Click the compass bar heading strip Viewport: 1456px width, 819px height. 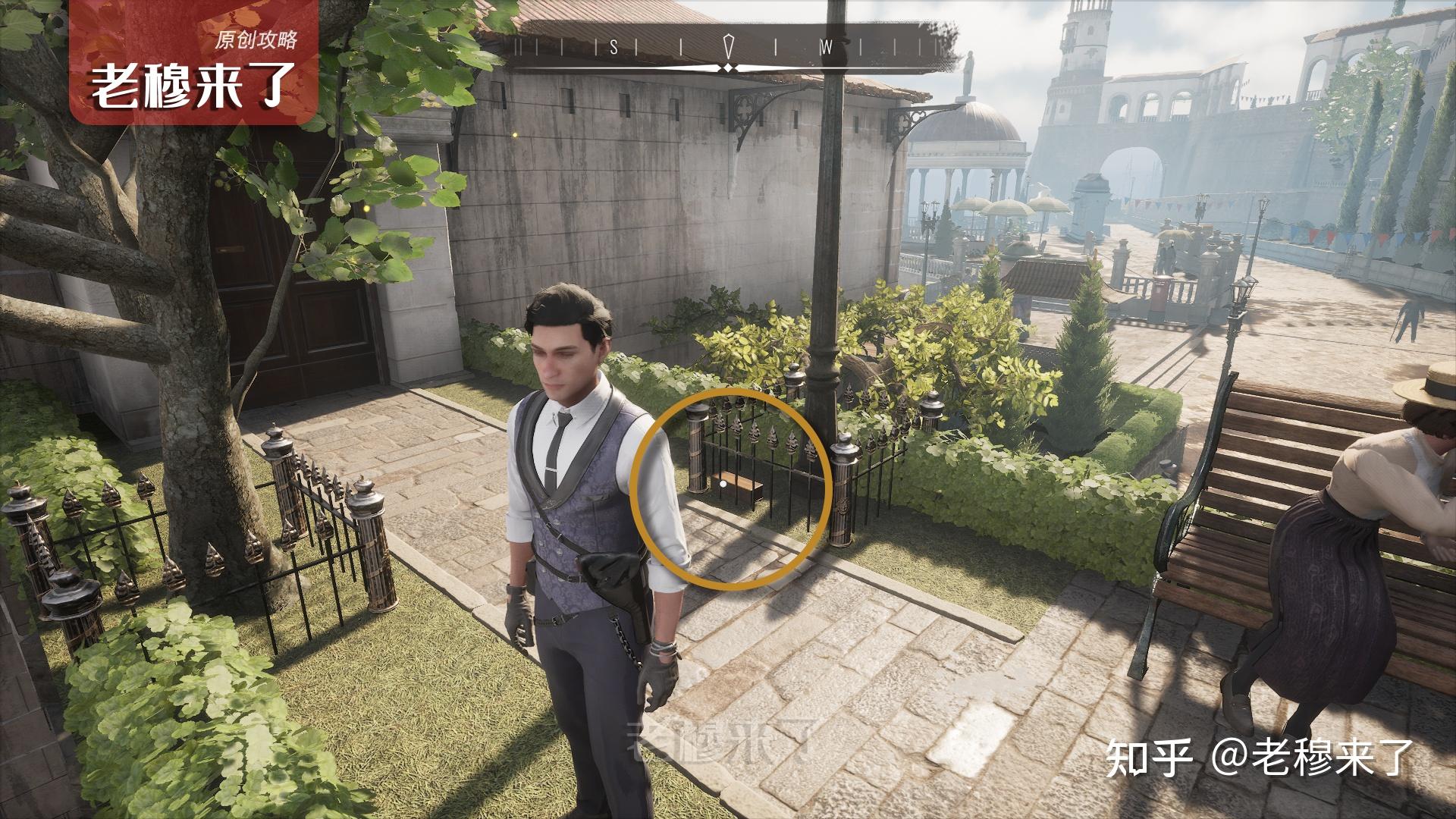point(727,47)
